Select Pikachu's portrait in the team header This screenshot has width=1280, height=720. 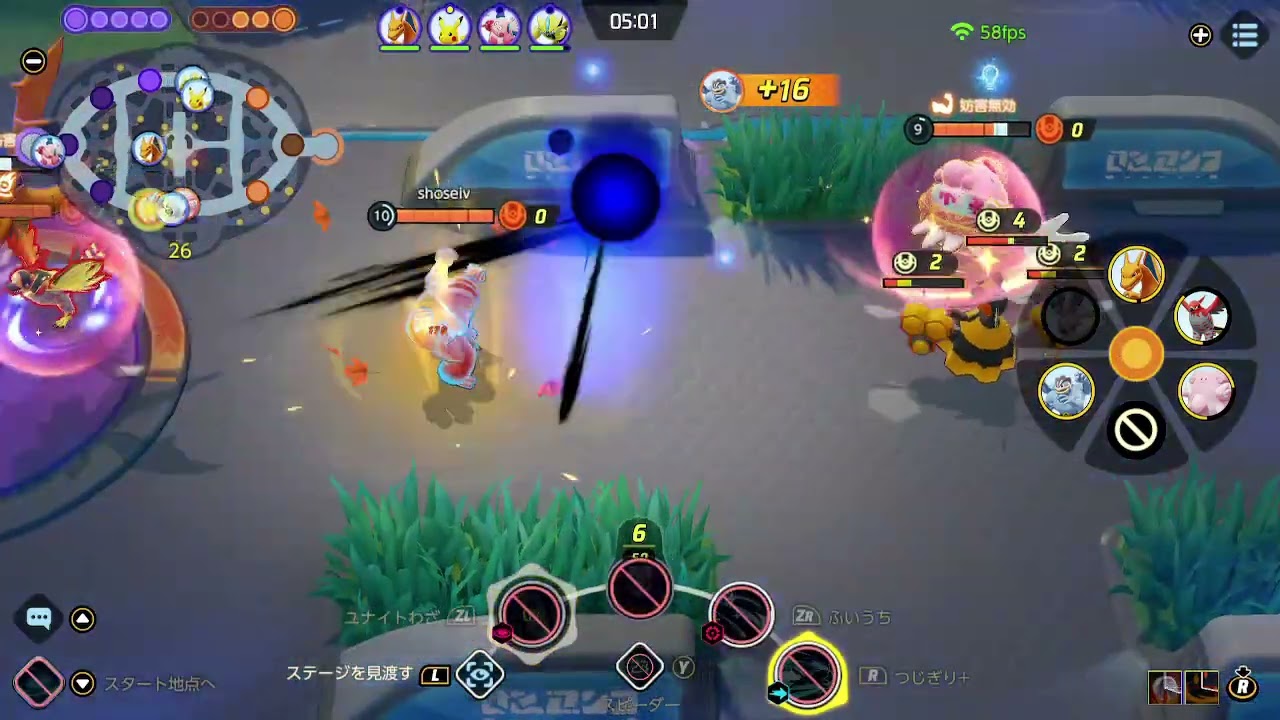[451, 24]
